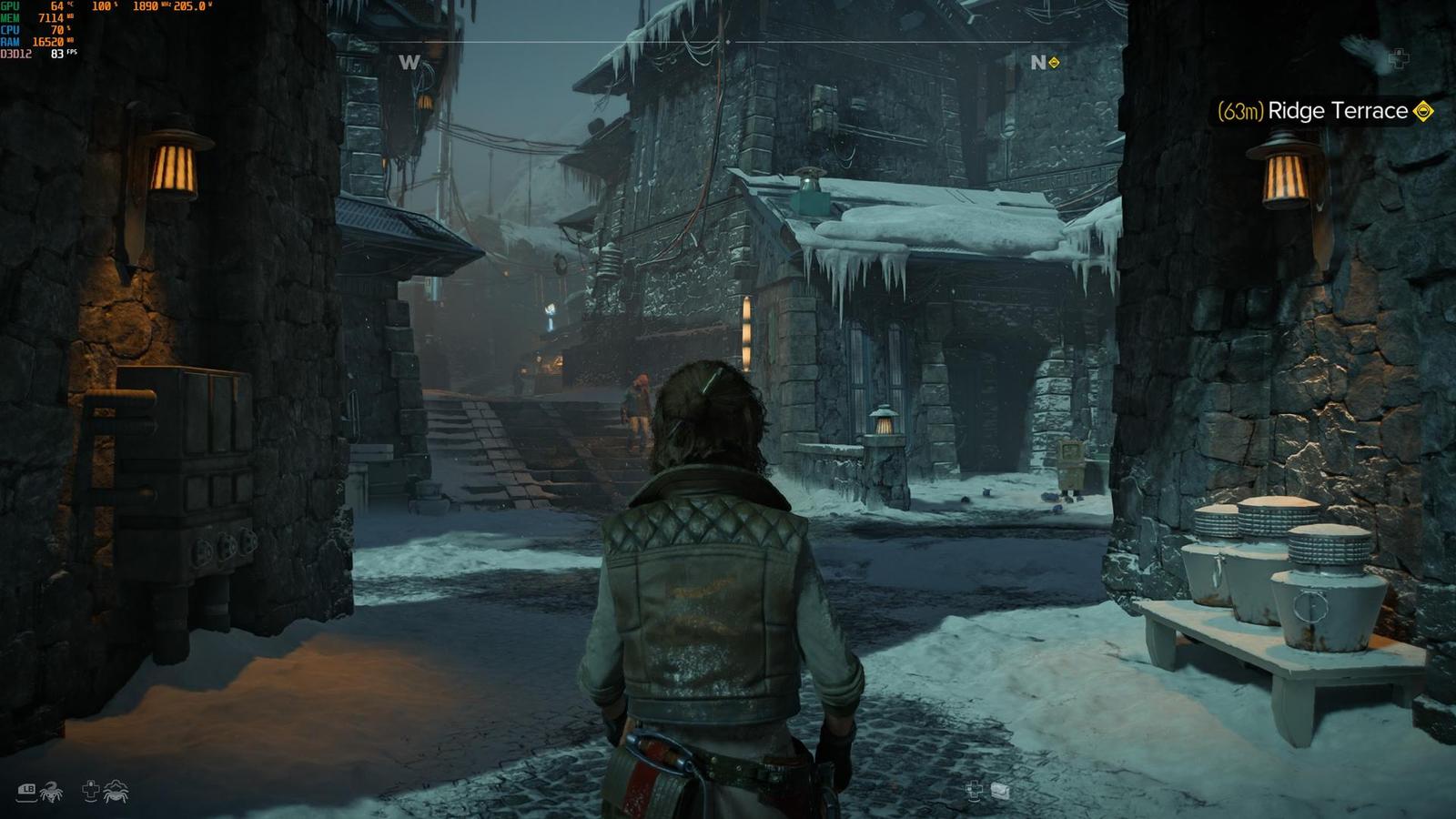Click the yellow objective marker on the compass
The height and width of the screenshot is (819, 1456).
pyautogui.click(x=1054, y=62)
